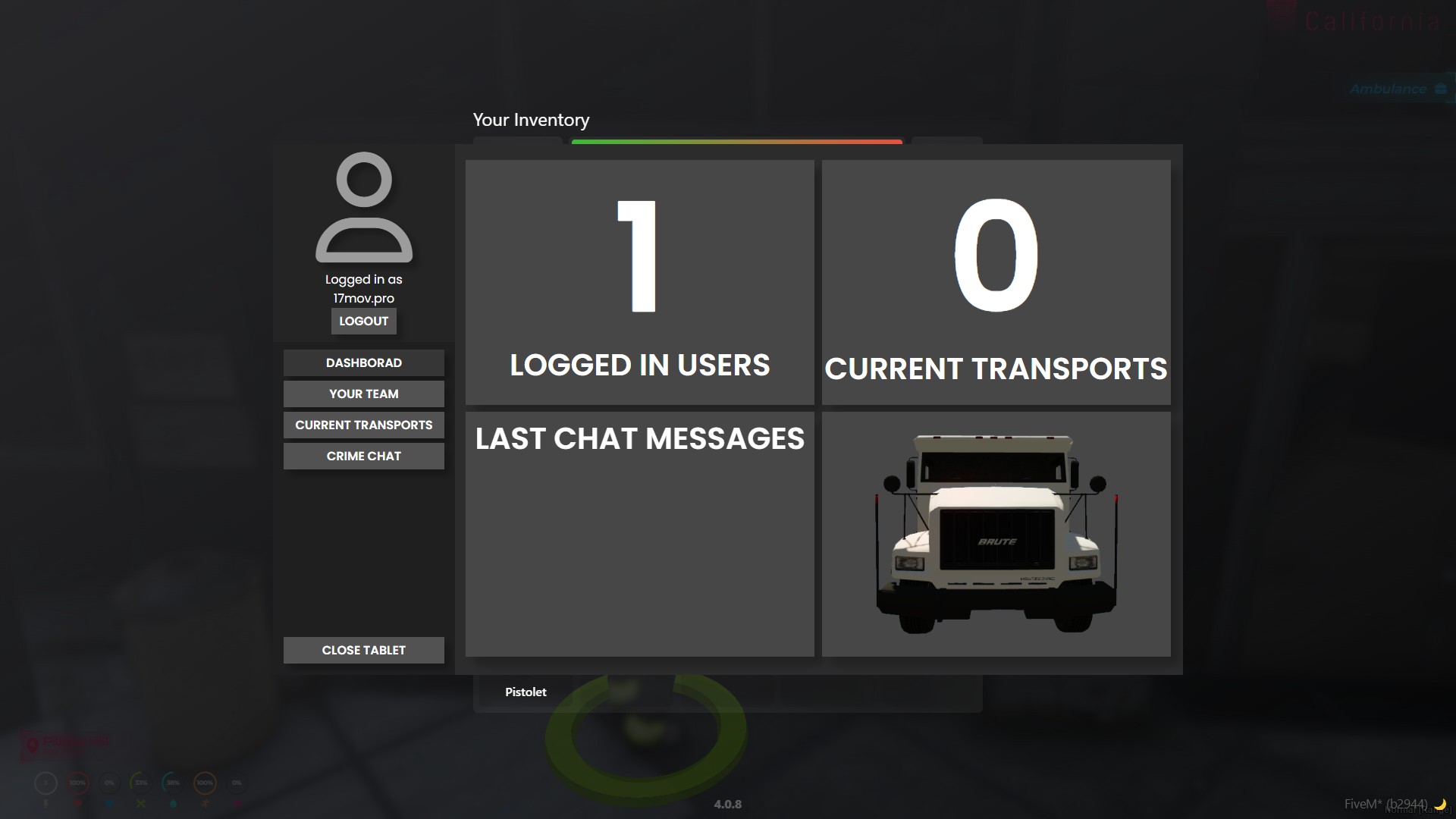Select the Logged In Users tile

(639, 282)
